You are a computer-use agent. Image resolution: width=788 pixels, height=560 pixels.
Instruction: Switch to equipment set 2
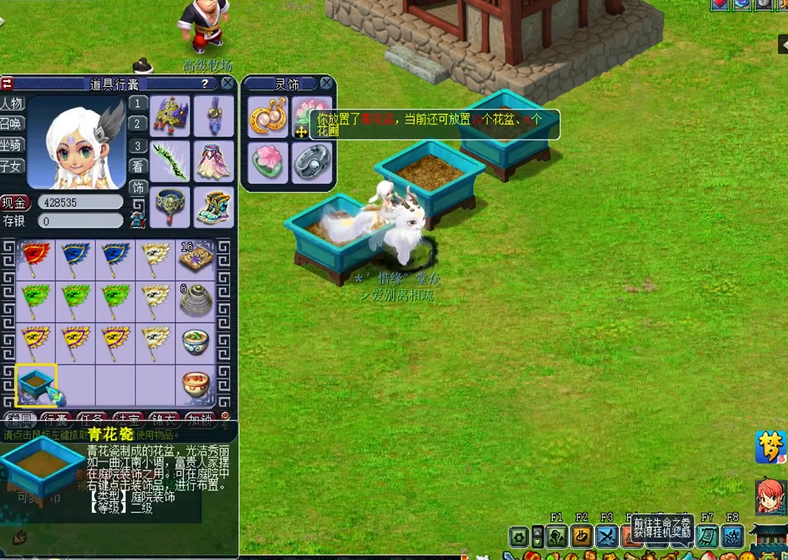point(138,124)
